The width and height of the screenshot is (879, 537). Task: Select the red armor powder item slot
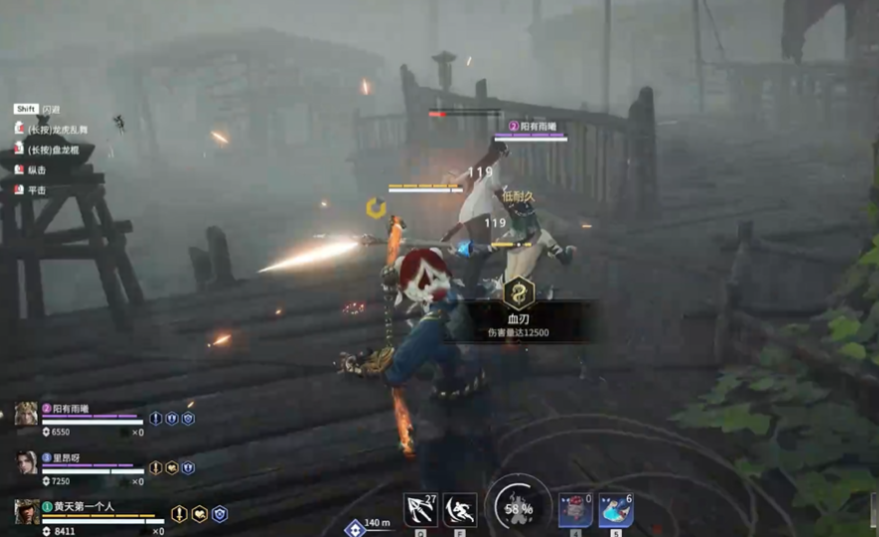(x=575, y=510)
